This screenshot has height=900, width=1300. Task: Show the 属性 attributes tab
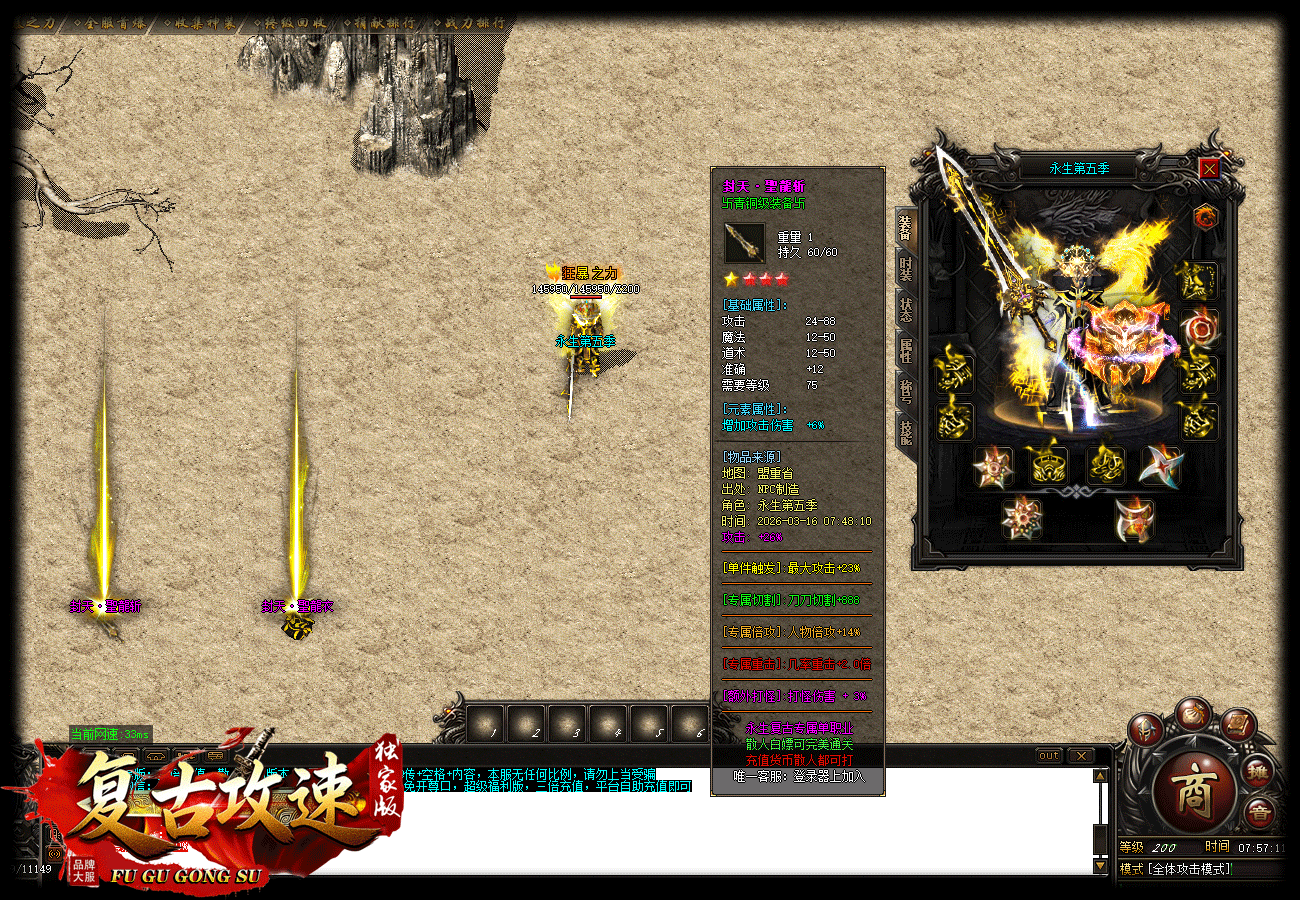point(905,350)
